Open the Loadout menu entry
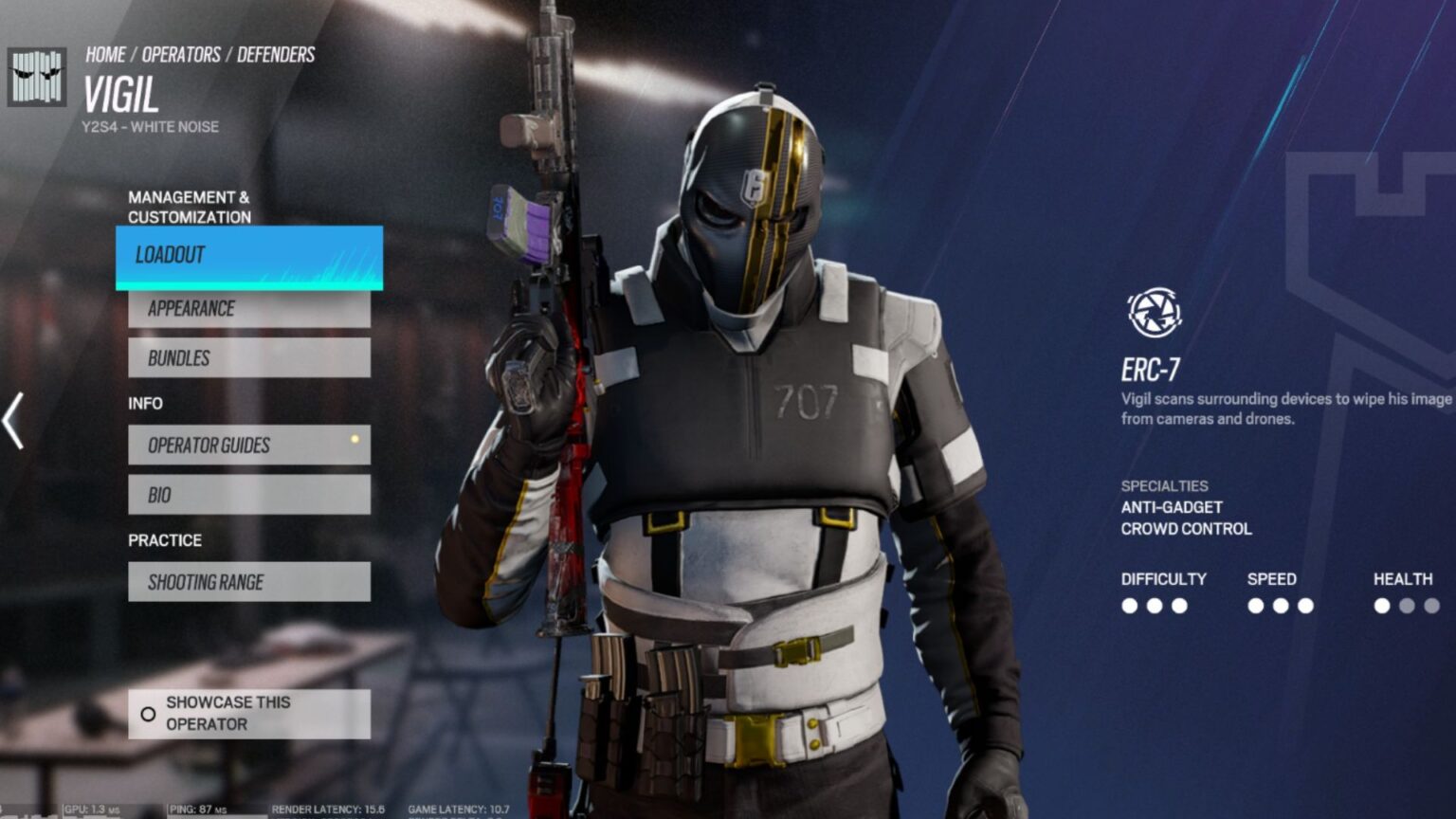Viewport: 1456px width, 819px height. [x=248, y=256]
